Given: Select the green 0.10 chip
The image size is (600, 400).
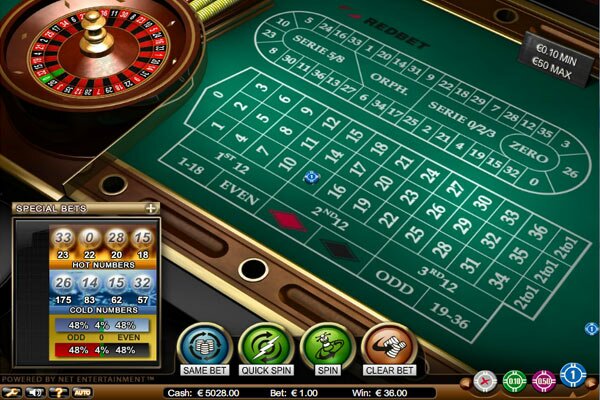Looking at the screenshot, I should [515, 379].
